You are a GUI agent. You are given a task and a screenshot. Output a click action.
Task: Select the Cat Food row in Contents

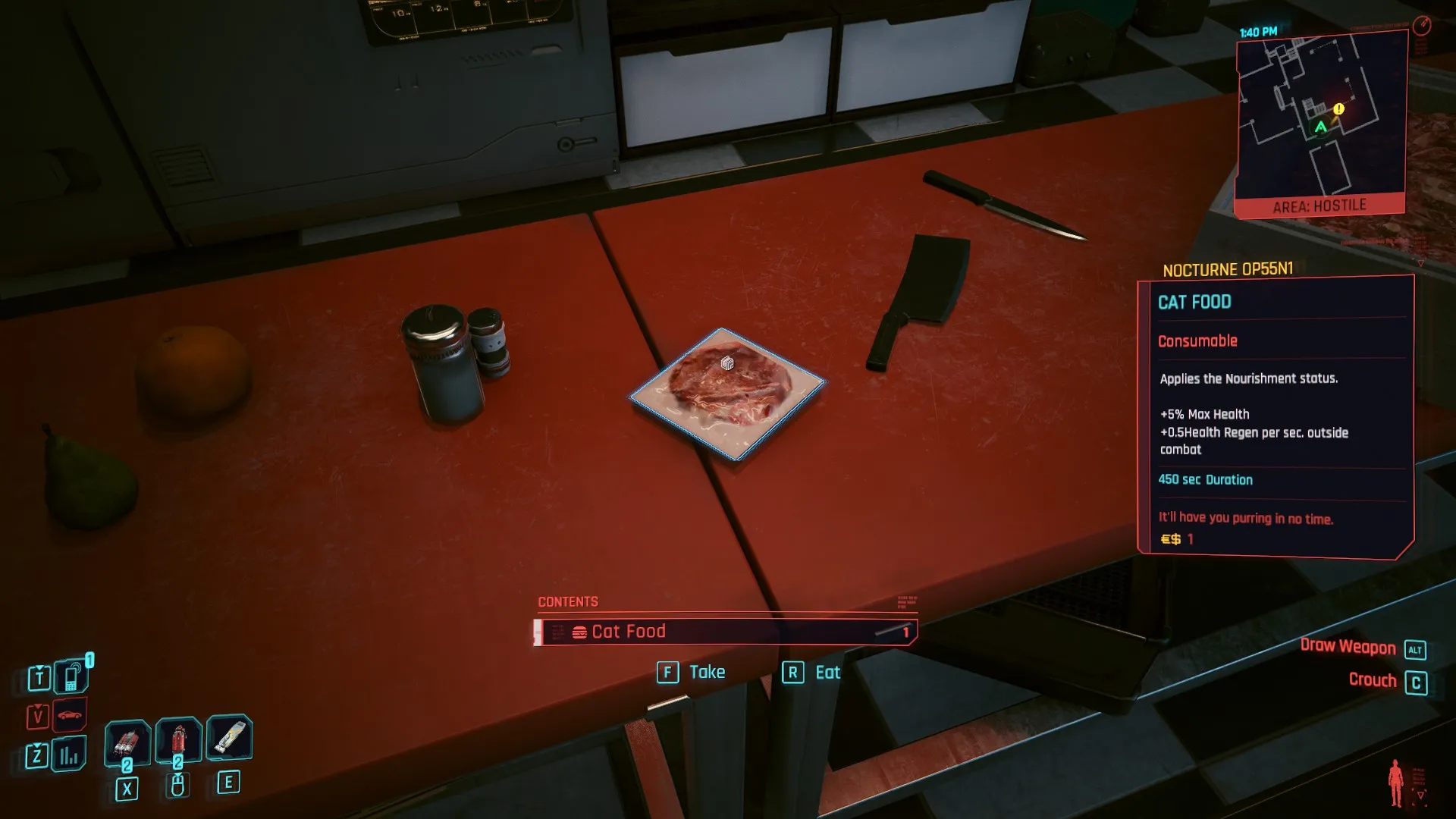725,632
